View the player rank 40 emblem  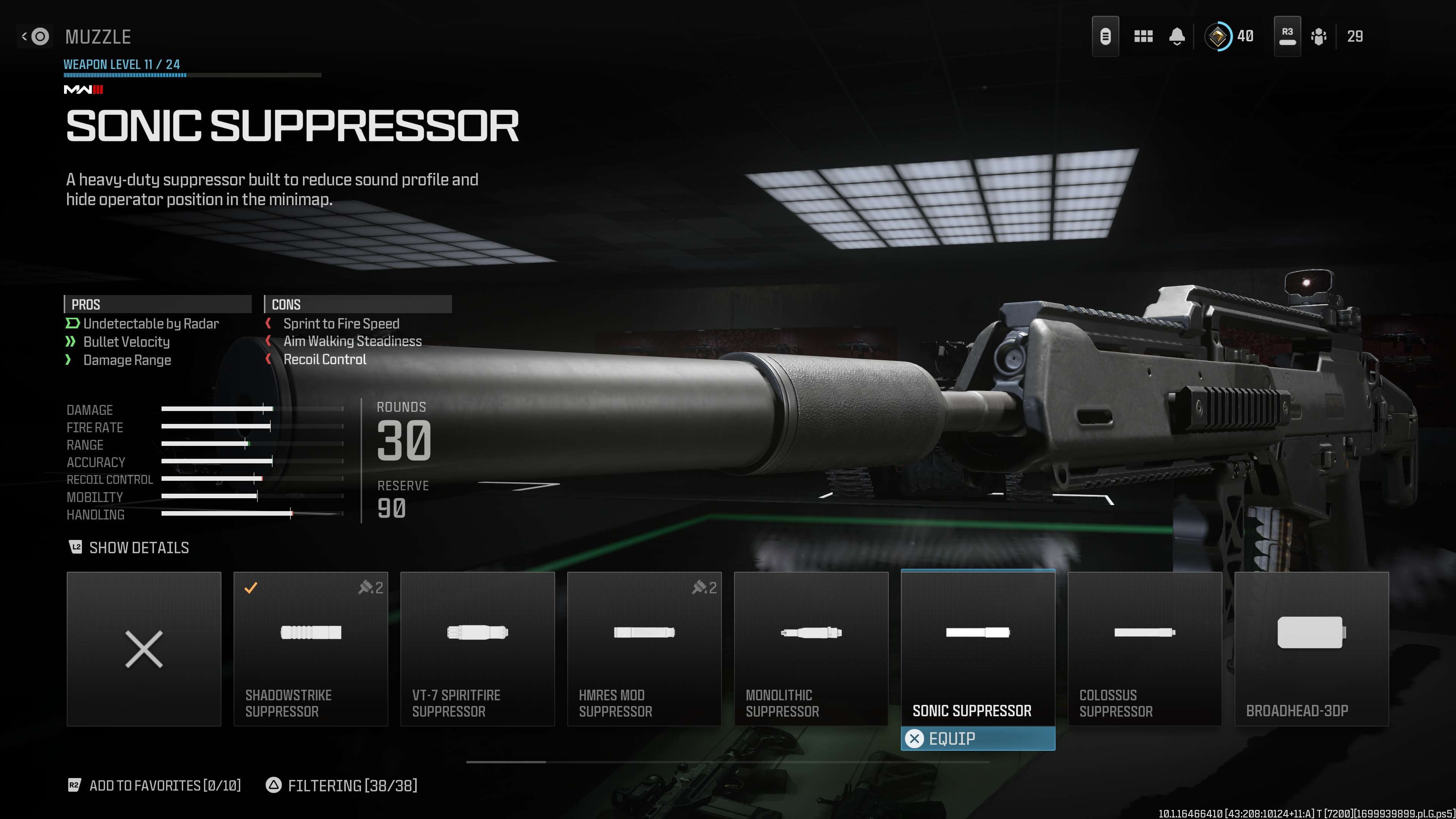[1218, 37]
